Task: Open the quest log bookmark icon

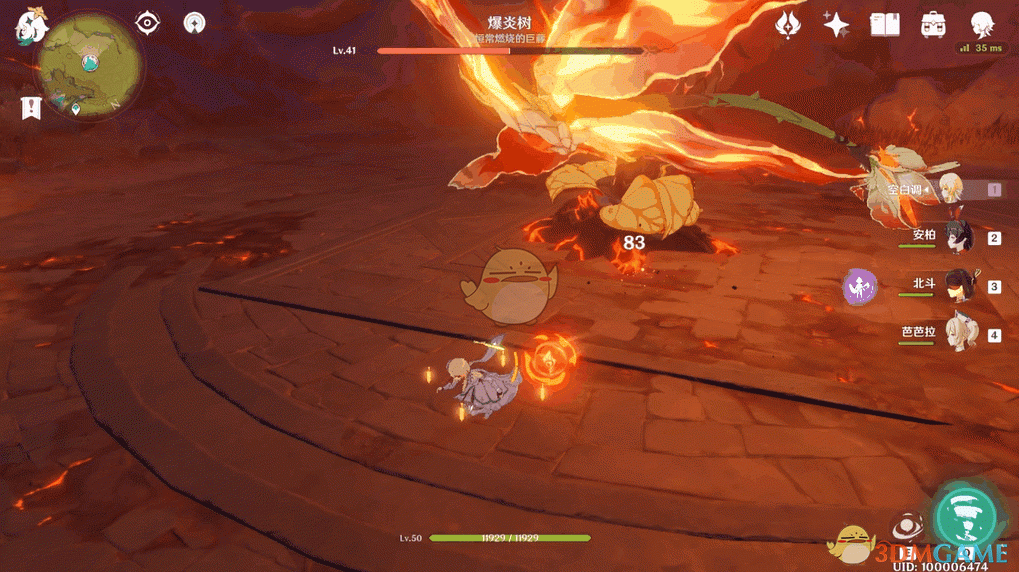Action: [x=31, y=108]
